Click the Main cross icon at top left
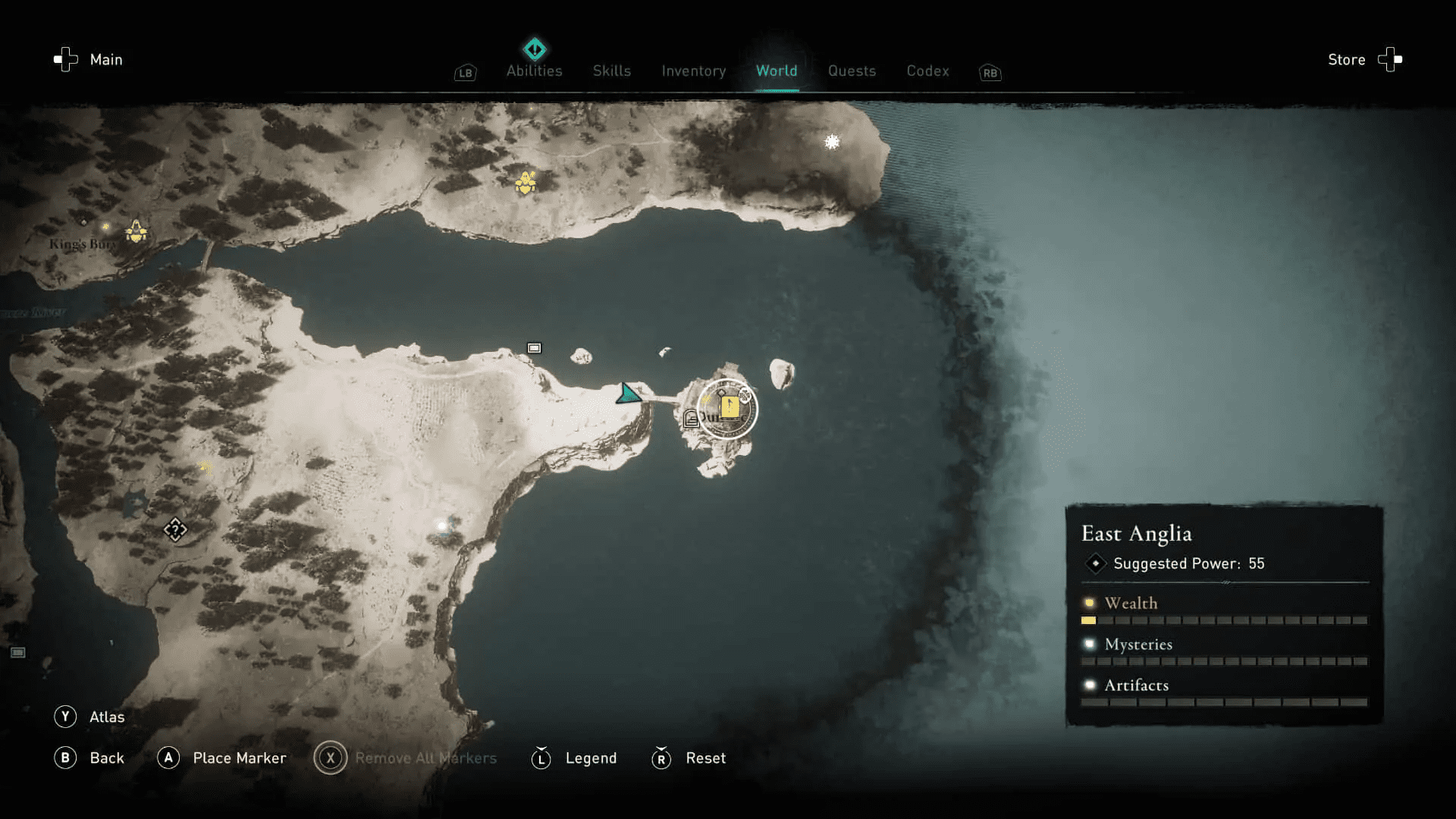The width and height of the screenshot is (1456, 819). pos(64,59)
